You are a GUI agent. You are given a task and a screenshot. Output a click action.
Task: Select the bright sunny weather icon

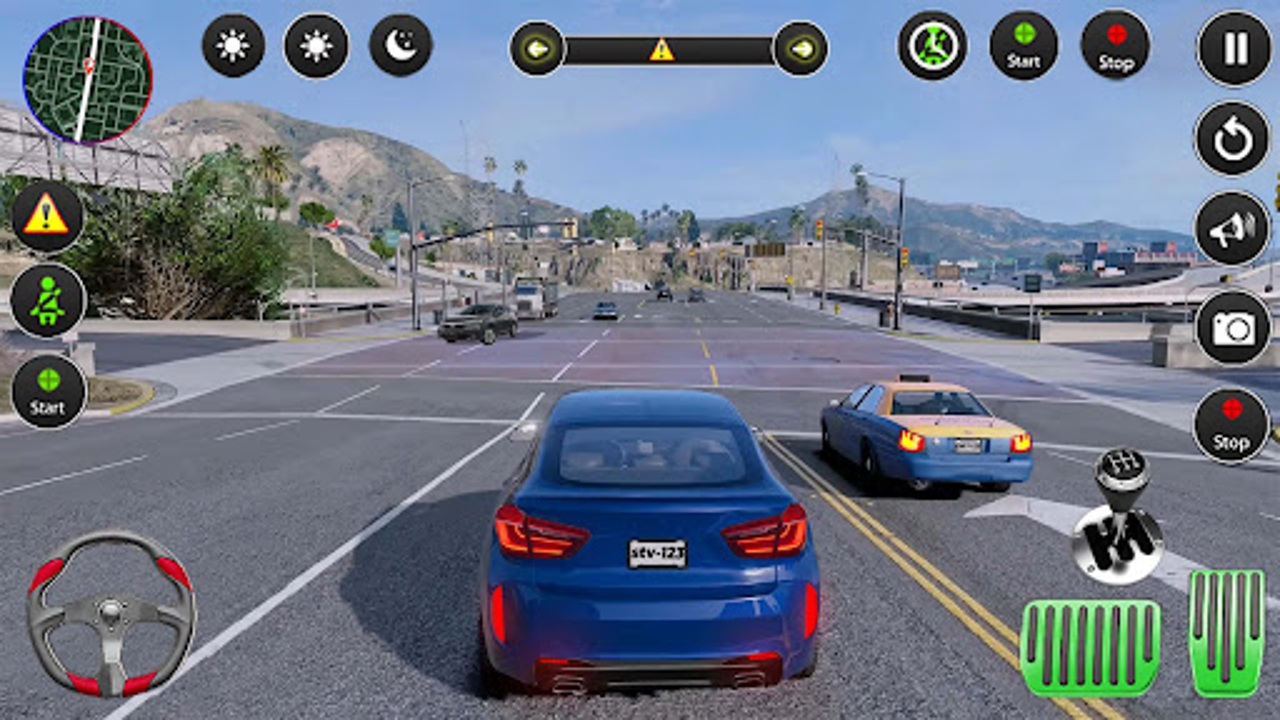[317, 45]
